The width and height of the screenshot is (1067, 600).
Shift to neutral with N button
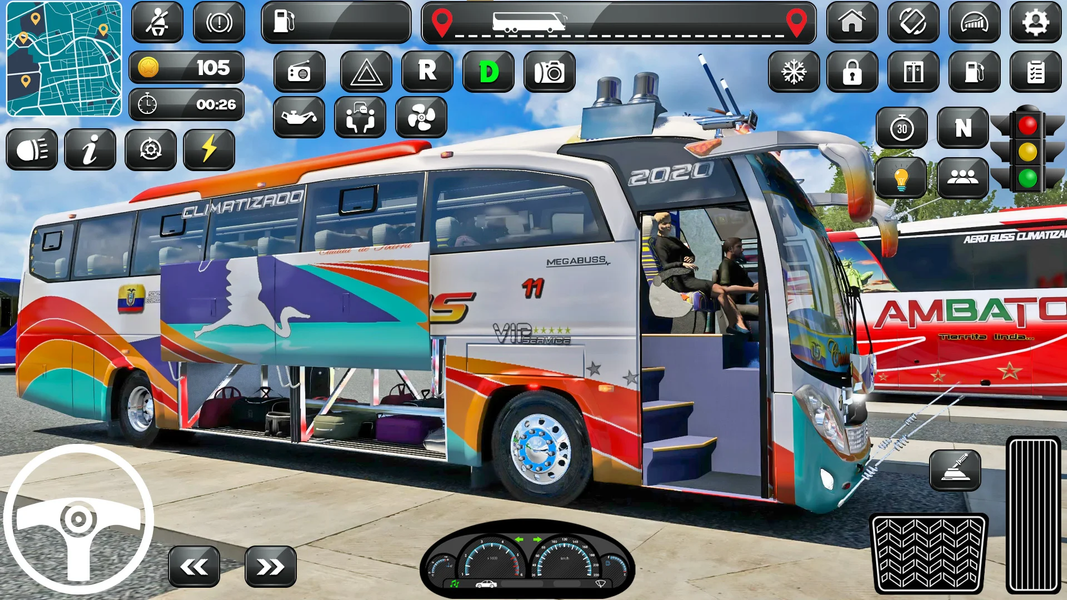[x=962, y=128]
